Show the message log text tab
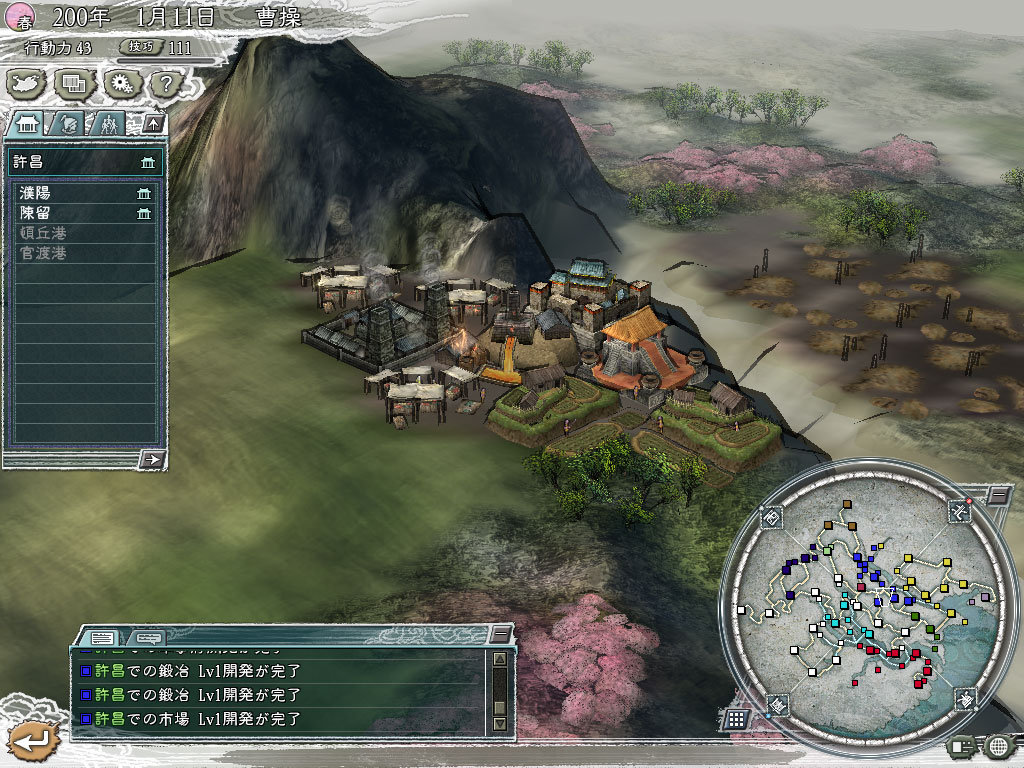 coord(102,637)
